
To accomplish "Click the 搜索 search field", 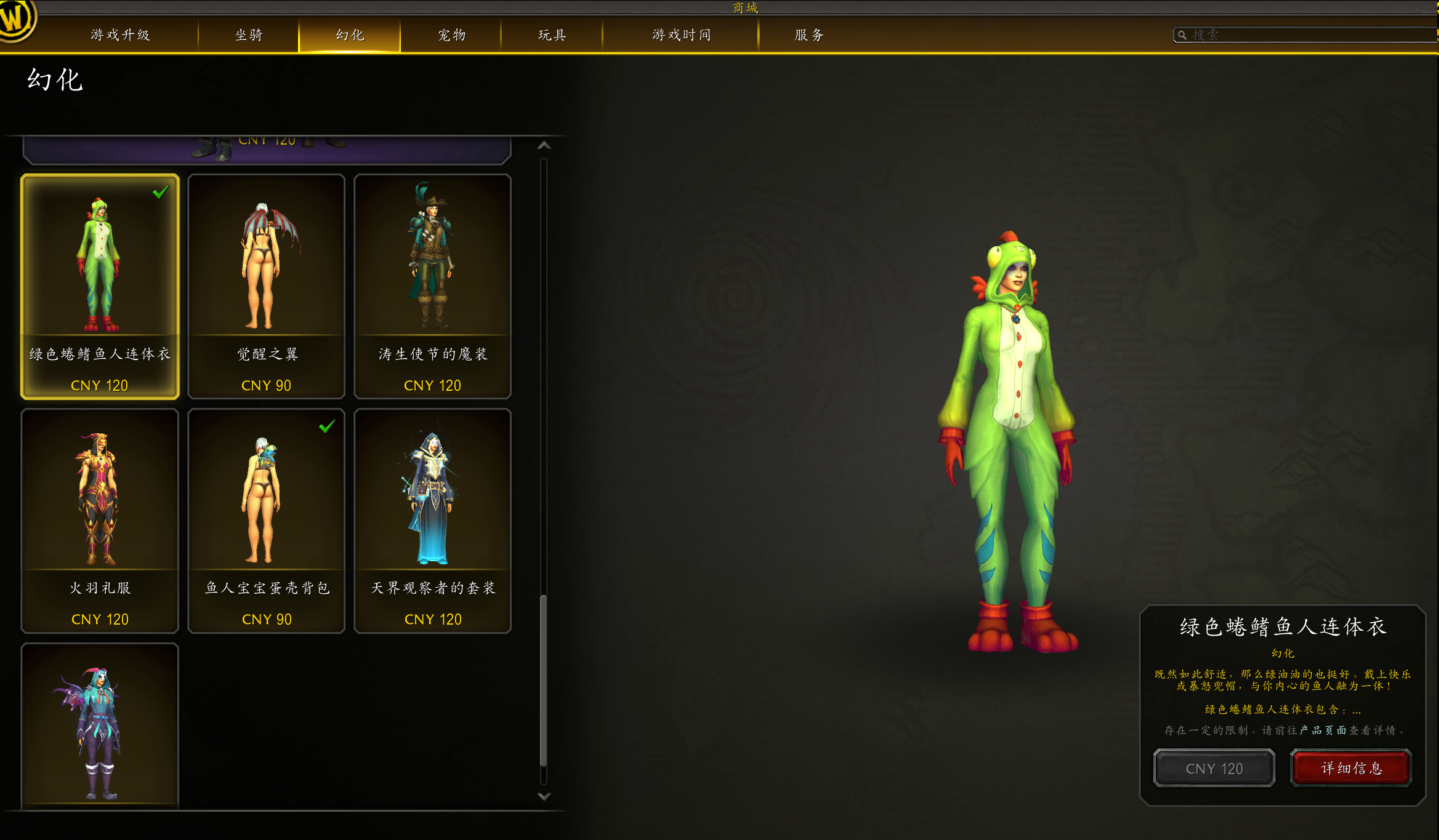I will (x=1305, y=35).
